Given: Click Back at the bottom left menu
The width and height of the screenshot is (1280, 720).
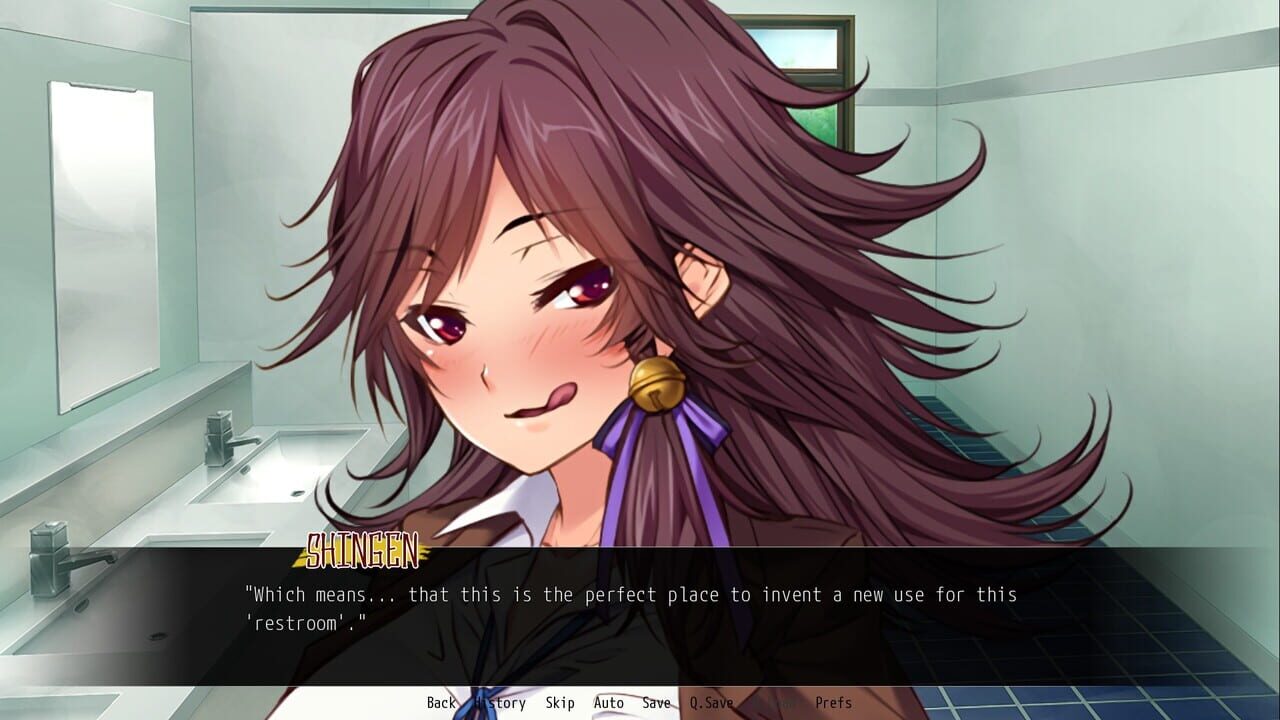Looking at the screenshot, I should tap(440, 703).
